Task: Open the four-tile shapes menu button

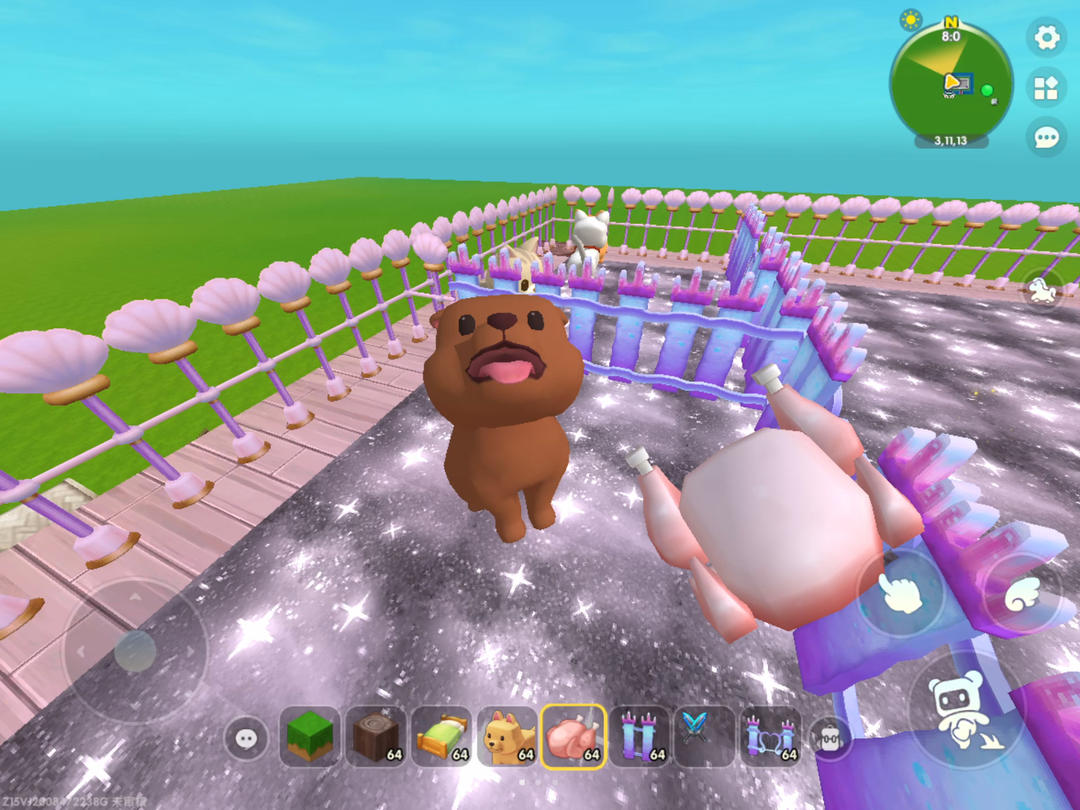Action: [1046, 88]
